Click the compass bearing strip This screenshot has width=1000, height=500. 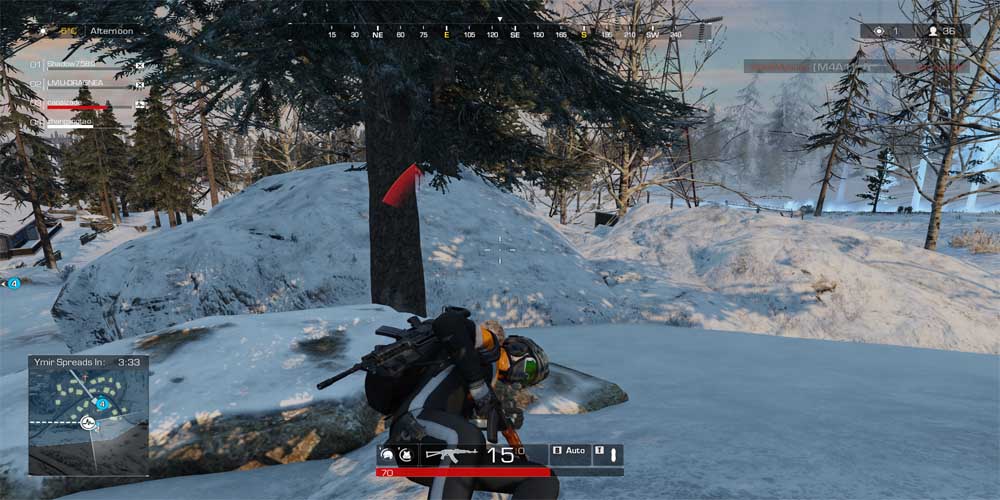click(500, 34)
